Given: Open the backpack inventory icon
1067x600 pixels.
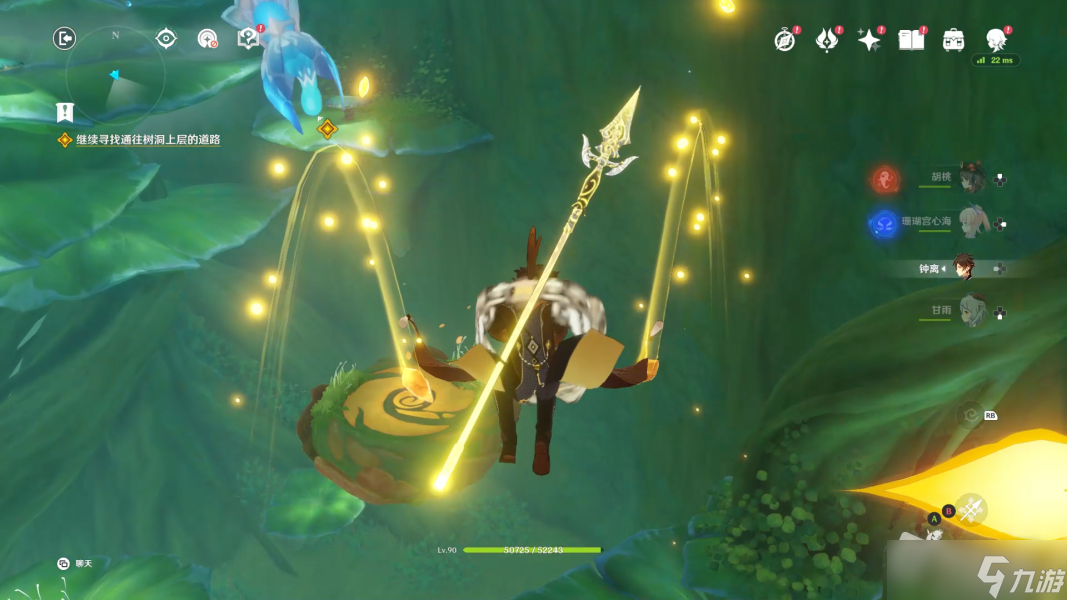Looking at the screenshot, I should coord(953,40).
